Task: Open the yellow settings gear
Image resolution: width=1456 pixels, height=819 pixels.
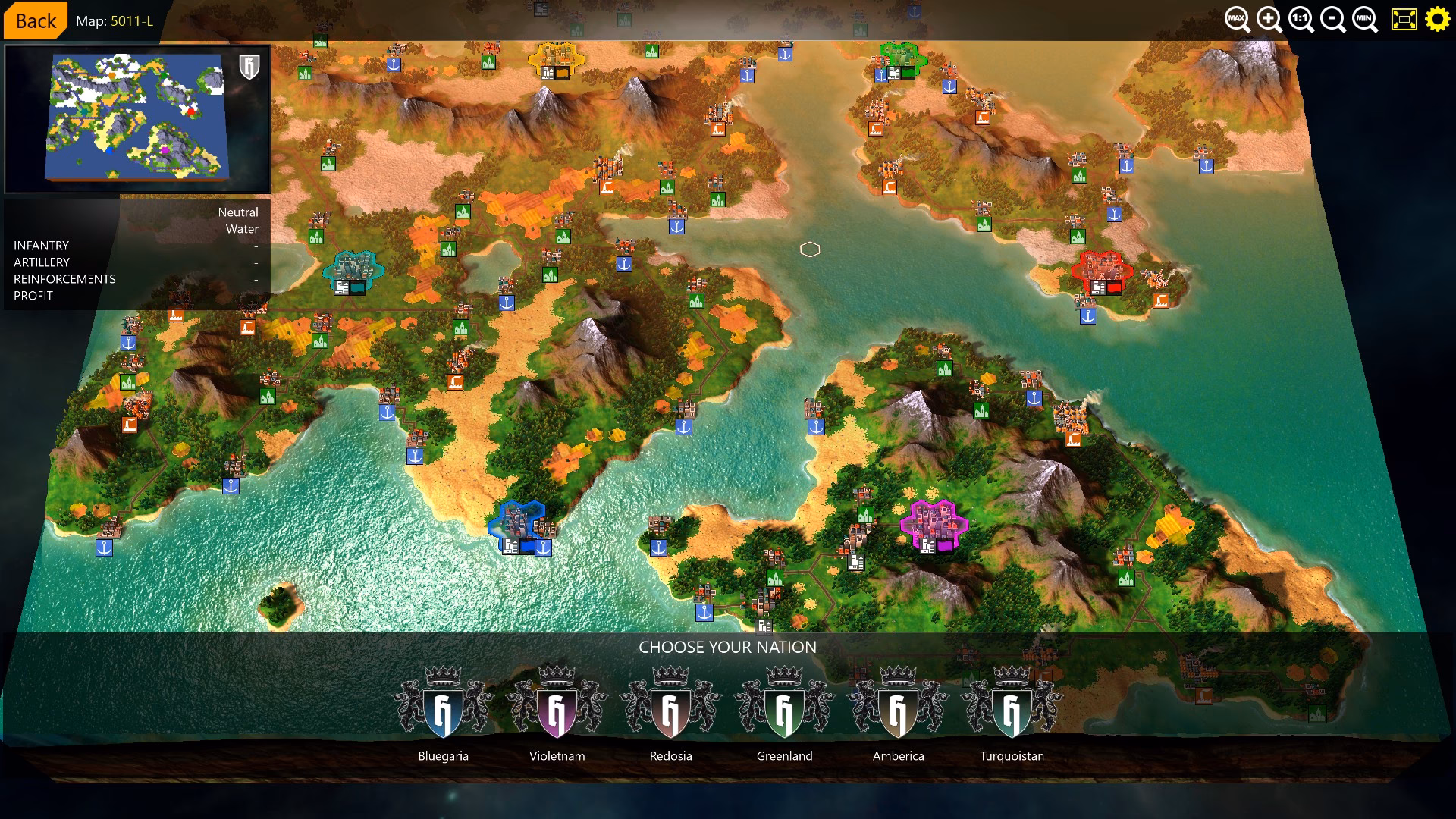Action: 1438,20
